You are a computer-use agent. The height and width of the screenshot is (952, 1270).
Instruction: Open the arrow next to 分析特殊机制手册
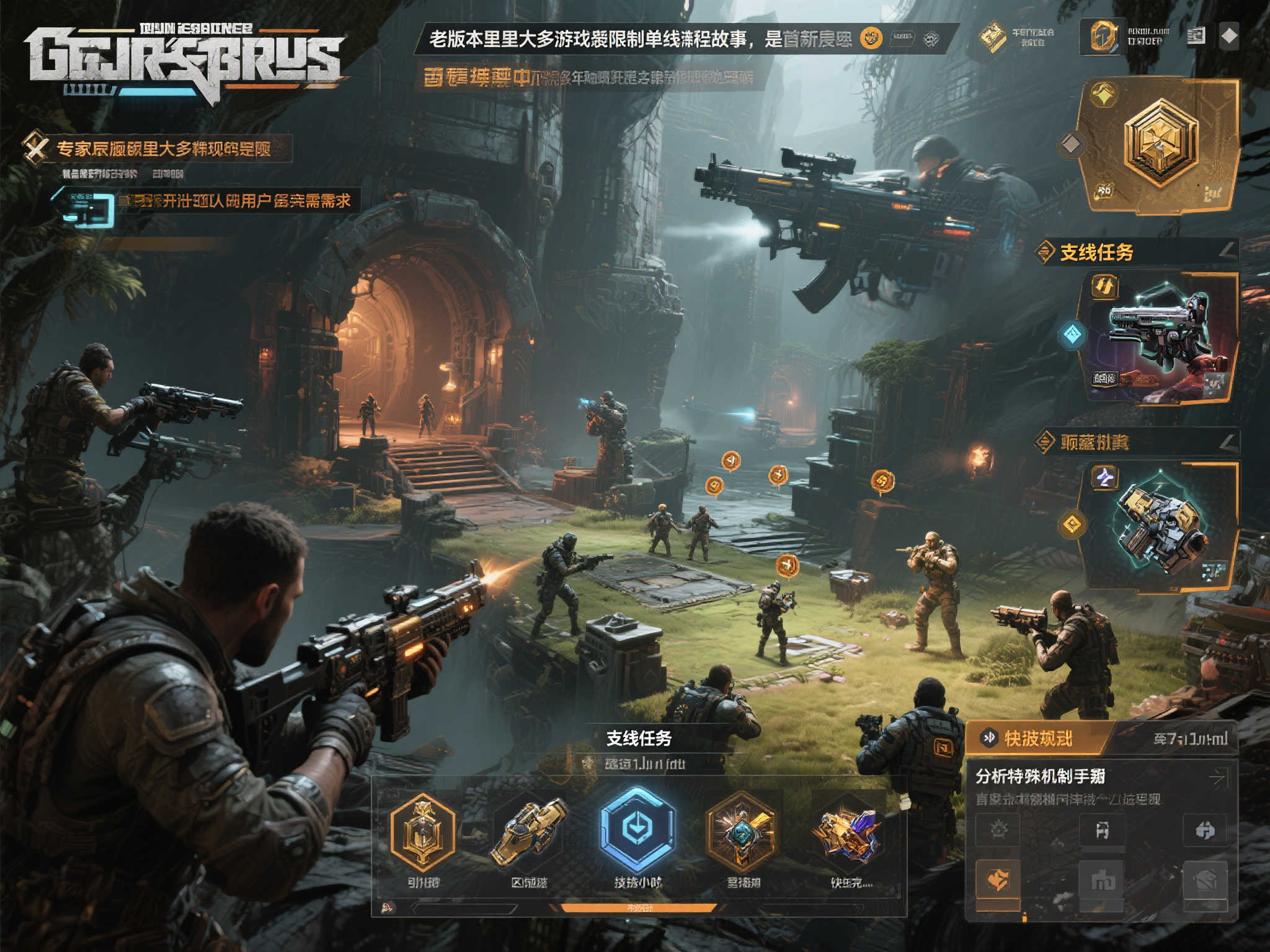1219,777
